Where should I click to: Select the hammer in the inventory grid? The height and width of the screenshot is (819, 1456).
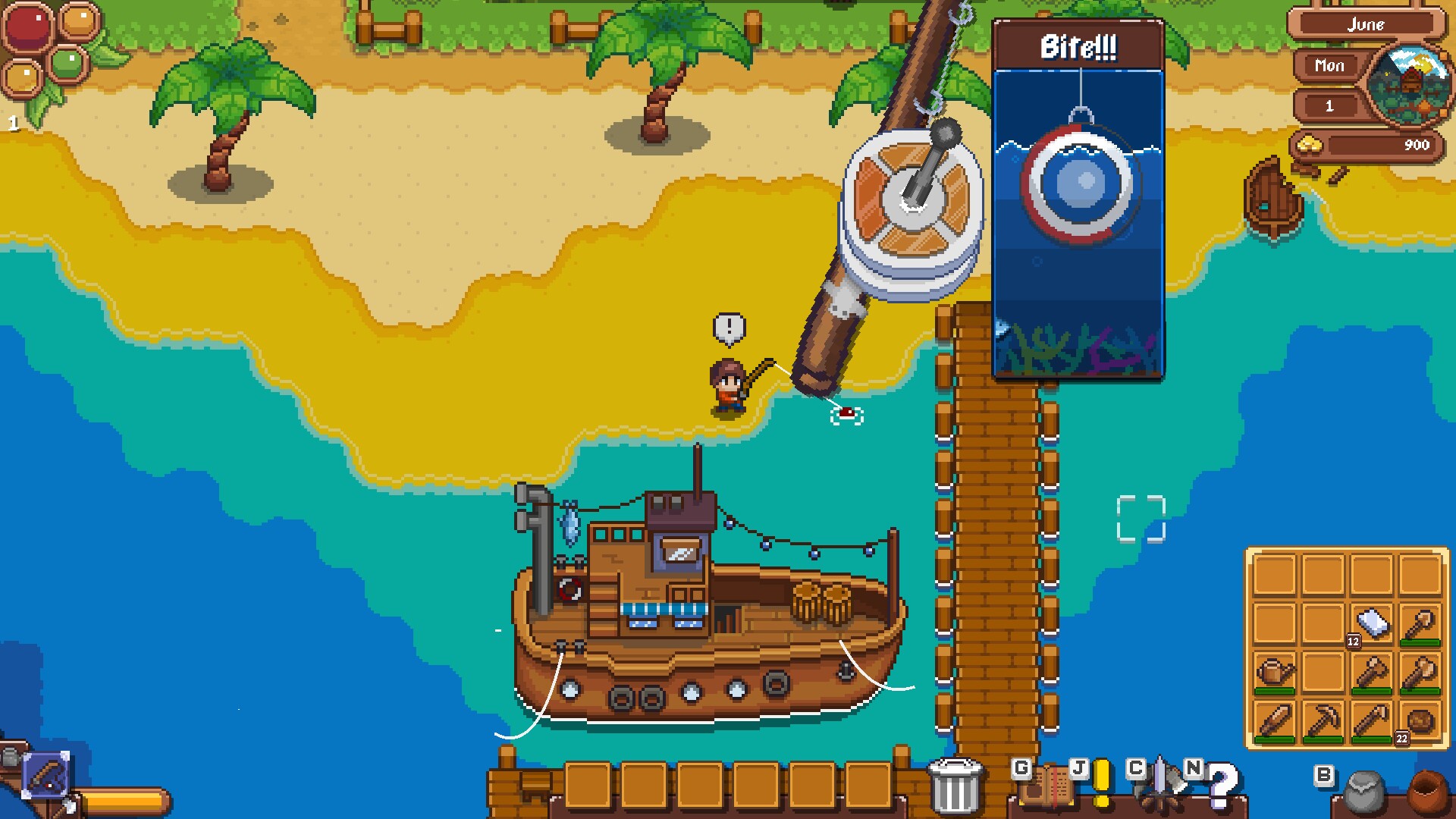point(1371,673)
